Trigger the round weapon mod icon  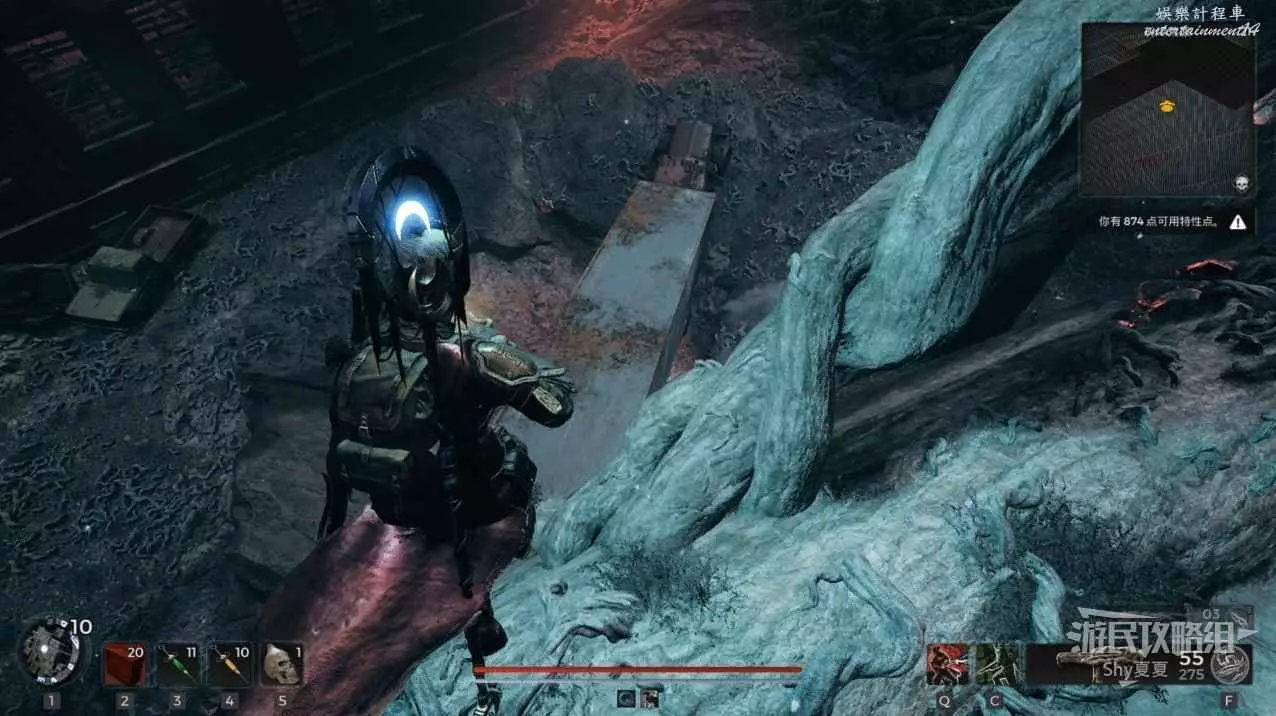(x=1228, y=663)
